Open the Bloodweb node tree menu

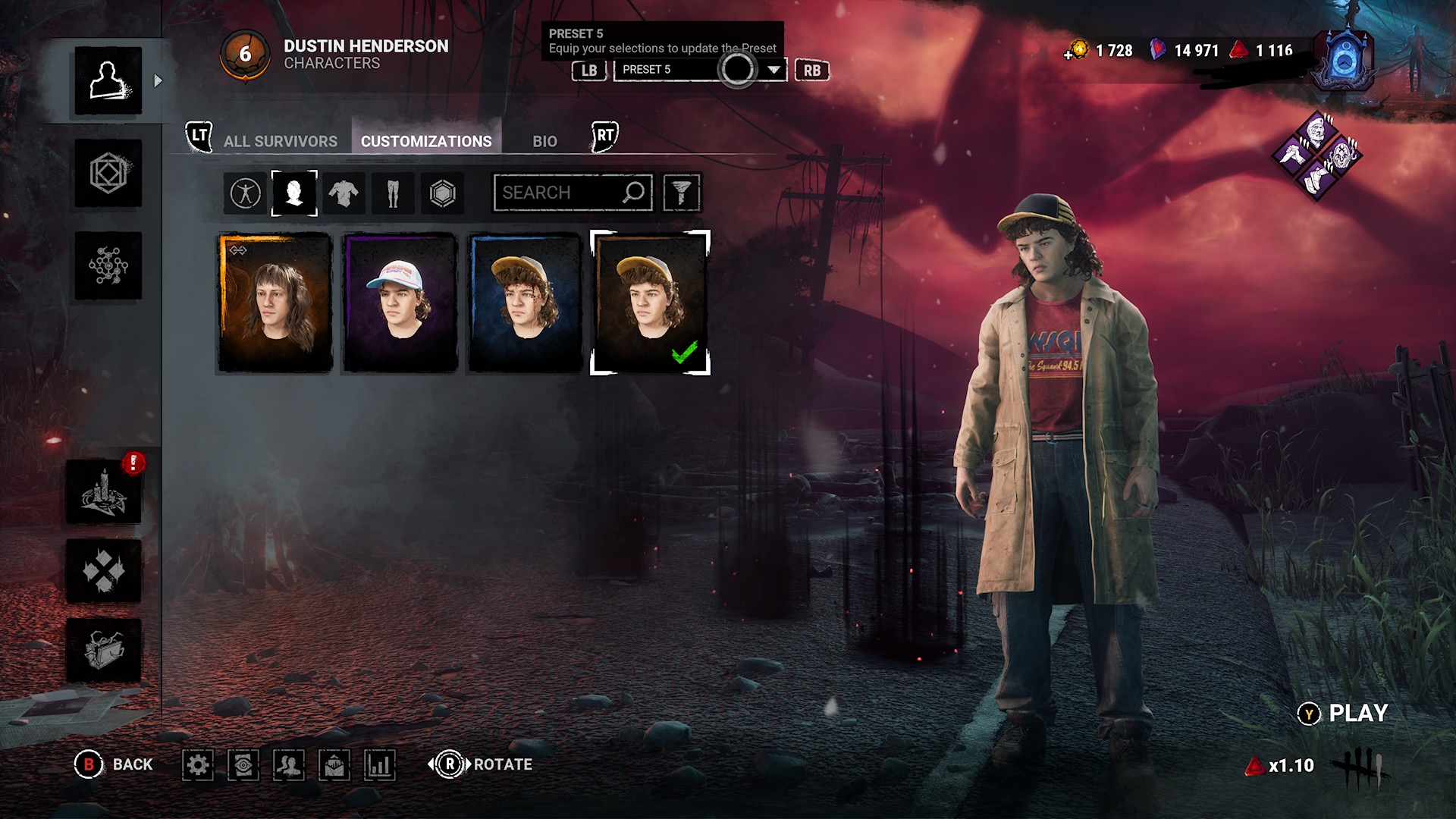click(108, 265)
